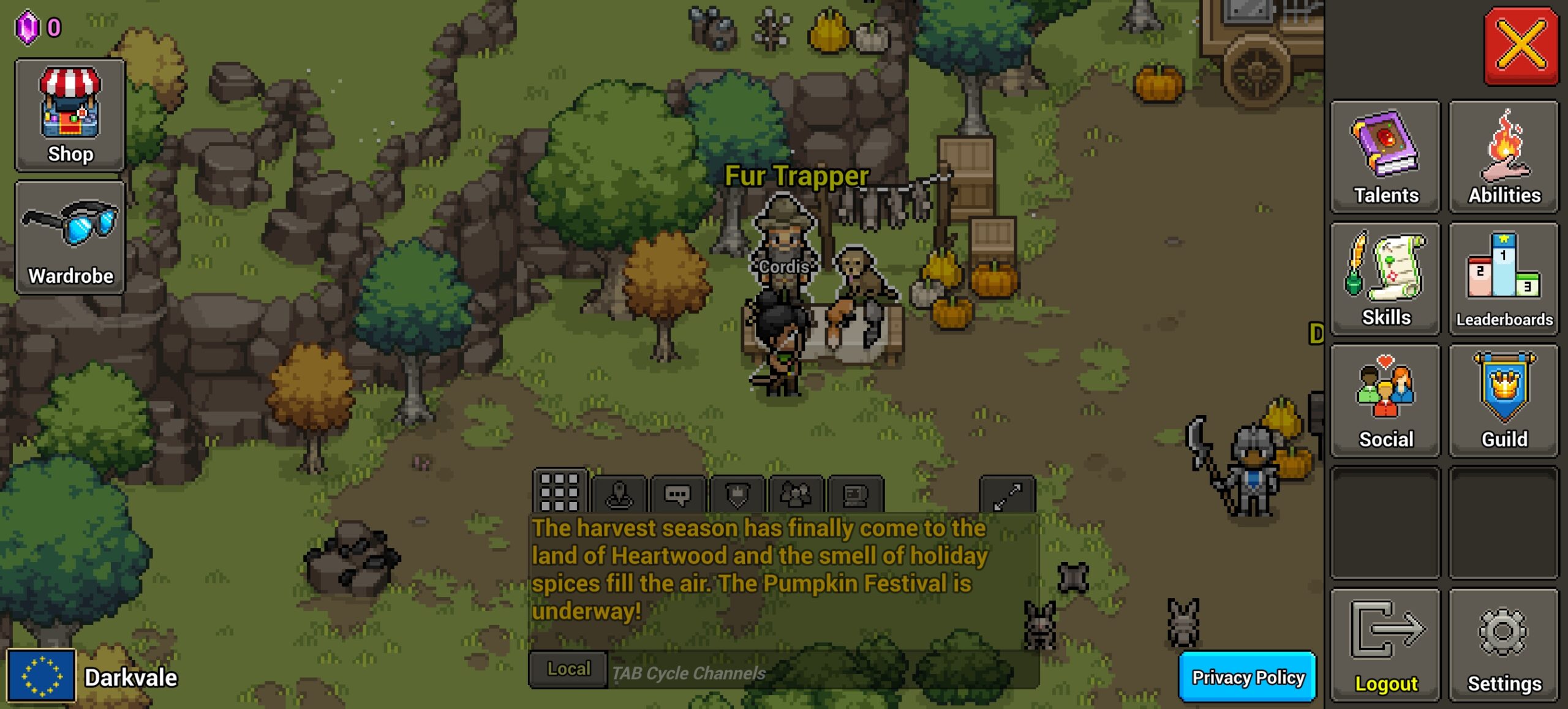Open the Wardrobe
This screenshot has width=1568, height=709.
click(x=70, y=238)
